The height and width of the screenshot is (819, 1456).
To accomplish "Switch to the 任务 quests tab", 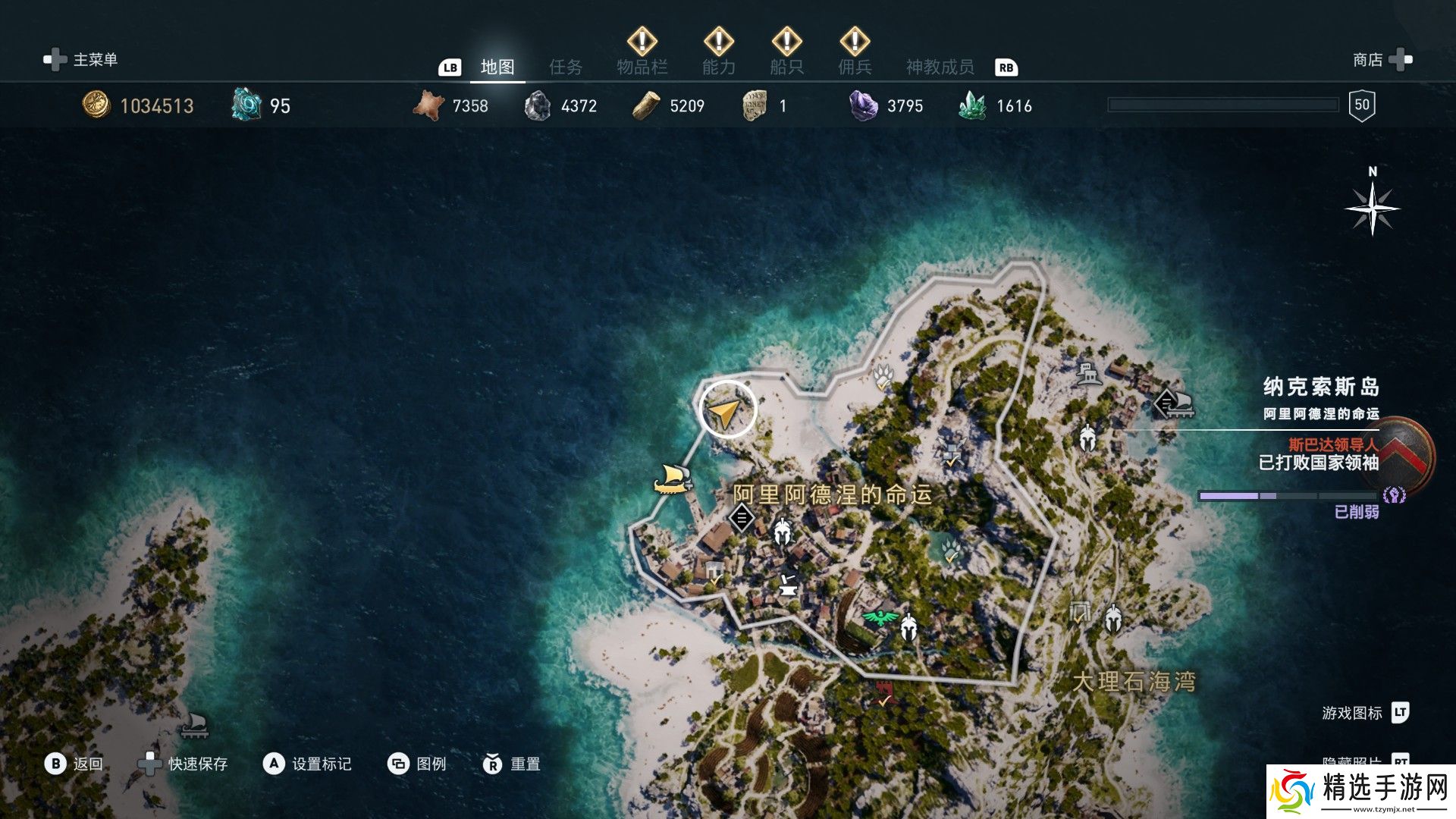I will pyautogui.click(x=565, y=67).
